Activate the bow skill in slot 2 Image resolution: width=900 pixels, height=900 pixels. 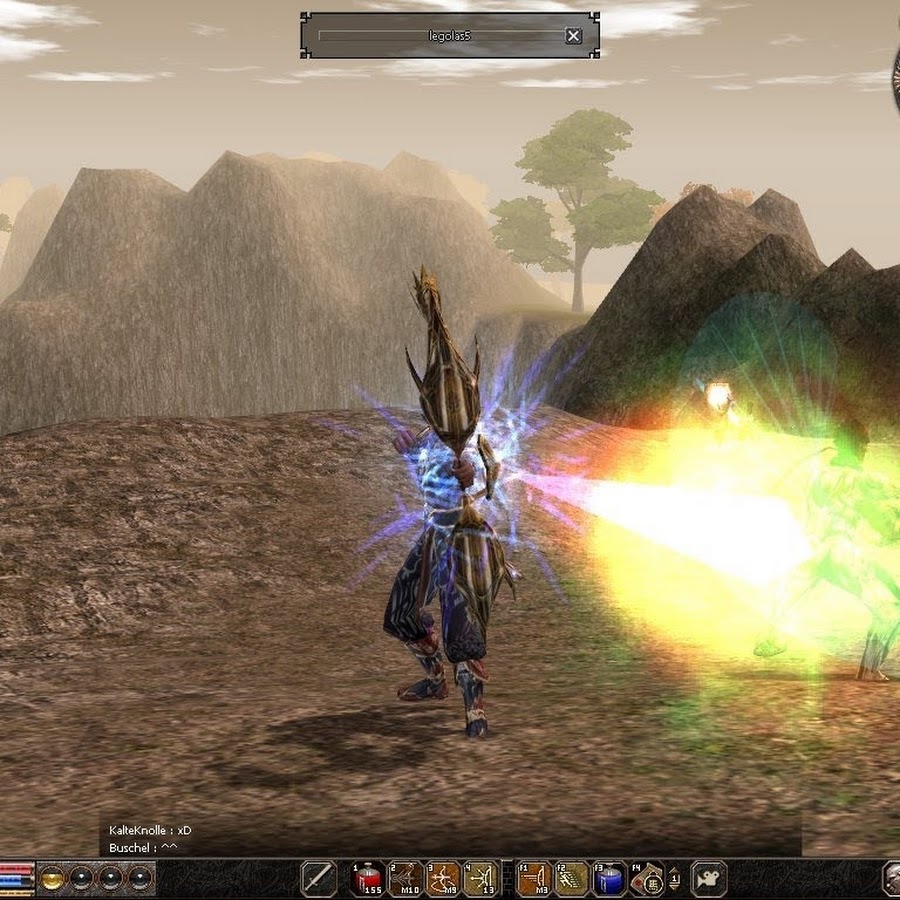405,878
